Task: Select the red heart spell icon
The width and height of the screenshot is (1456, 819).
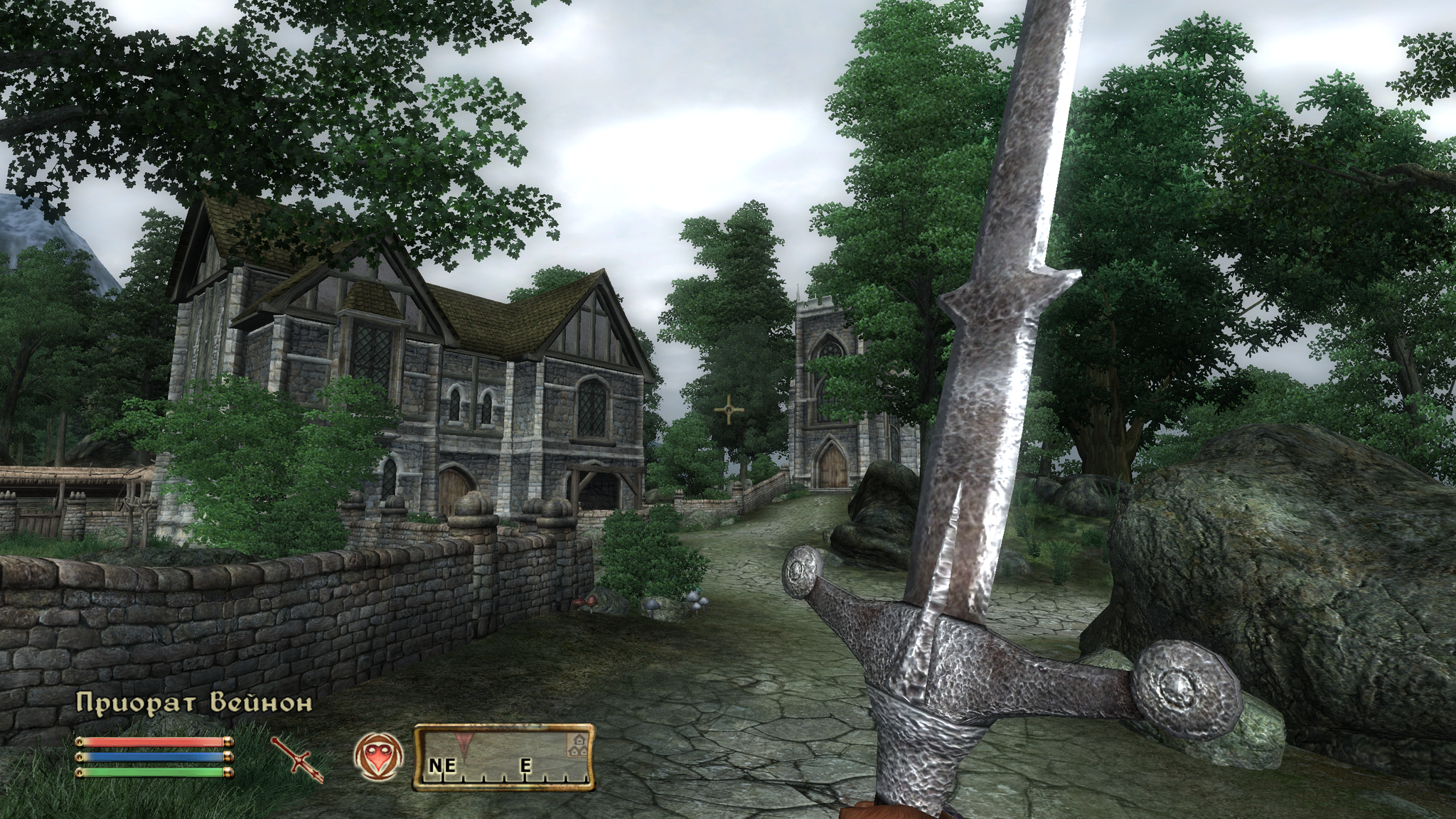Action: (378, 756)
